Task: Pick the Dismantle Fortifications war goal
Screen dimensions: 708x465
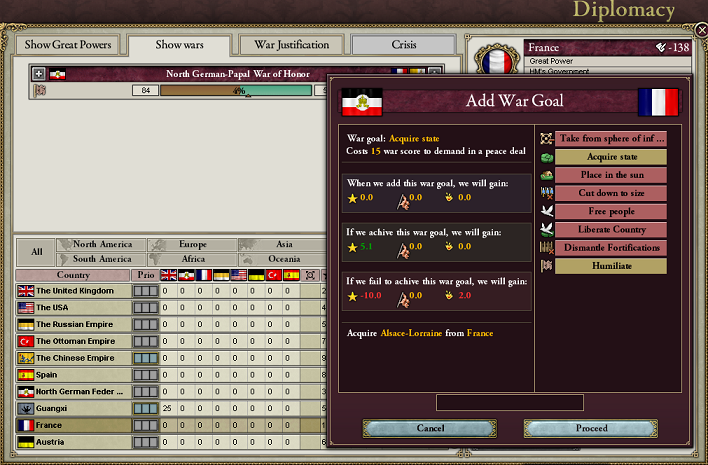Action: click(610, 247)
